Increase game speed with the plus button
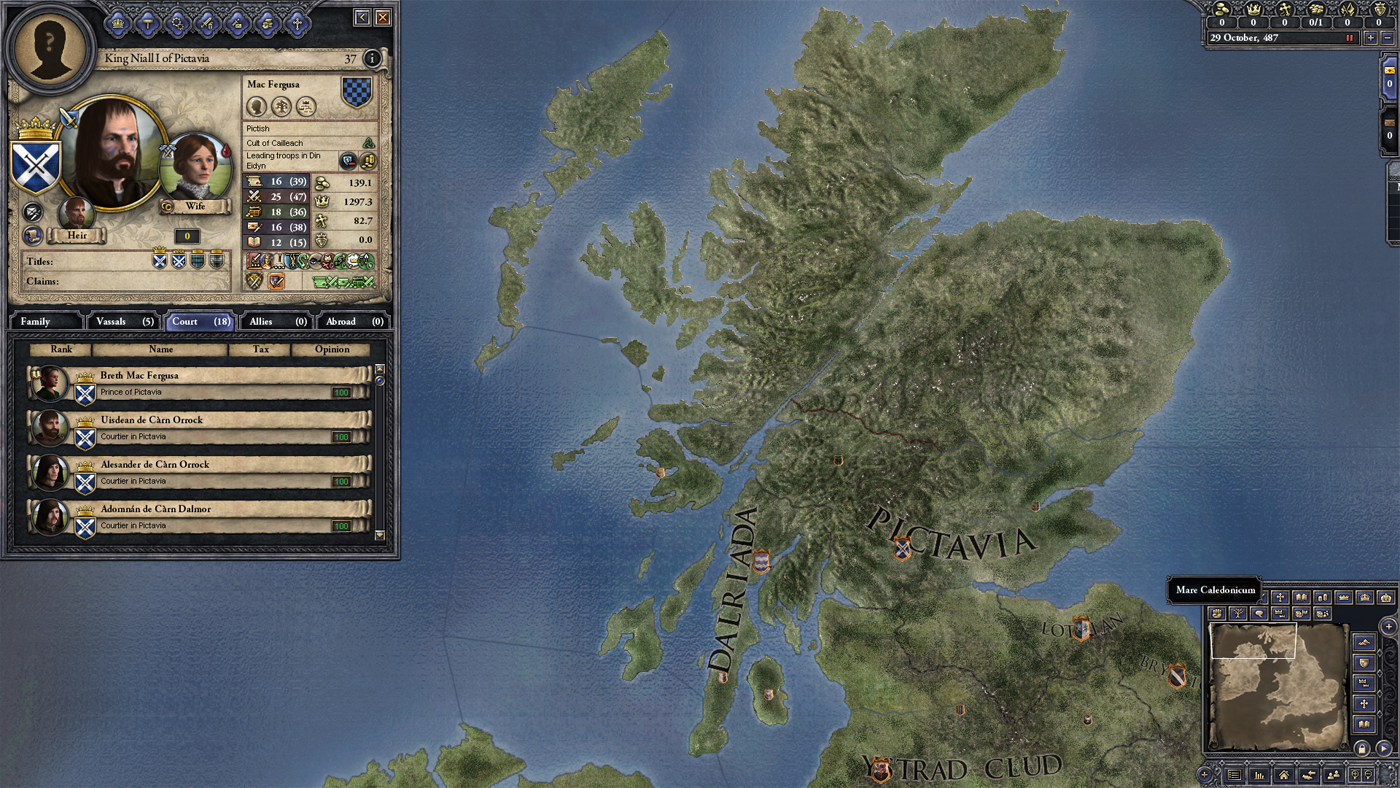 coord(1371,38)
